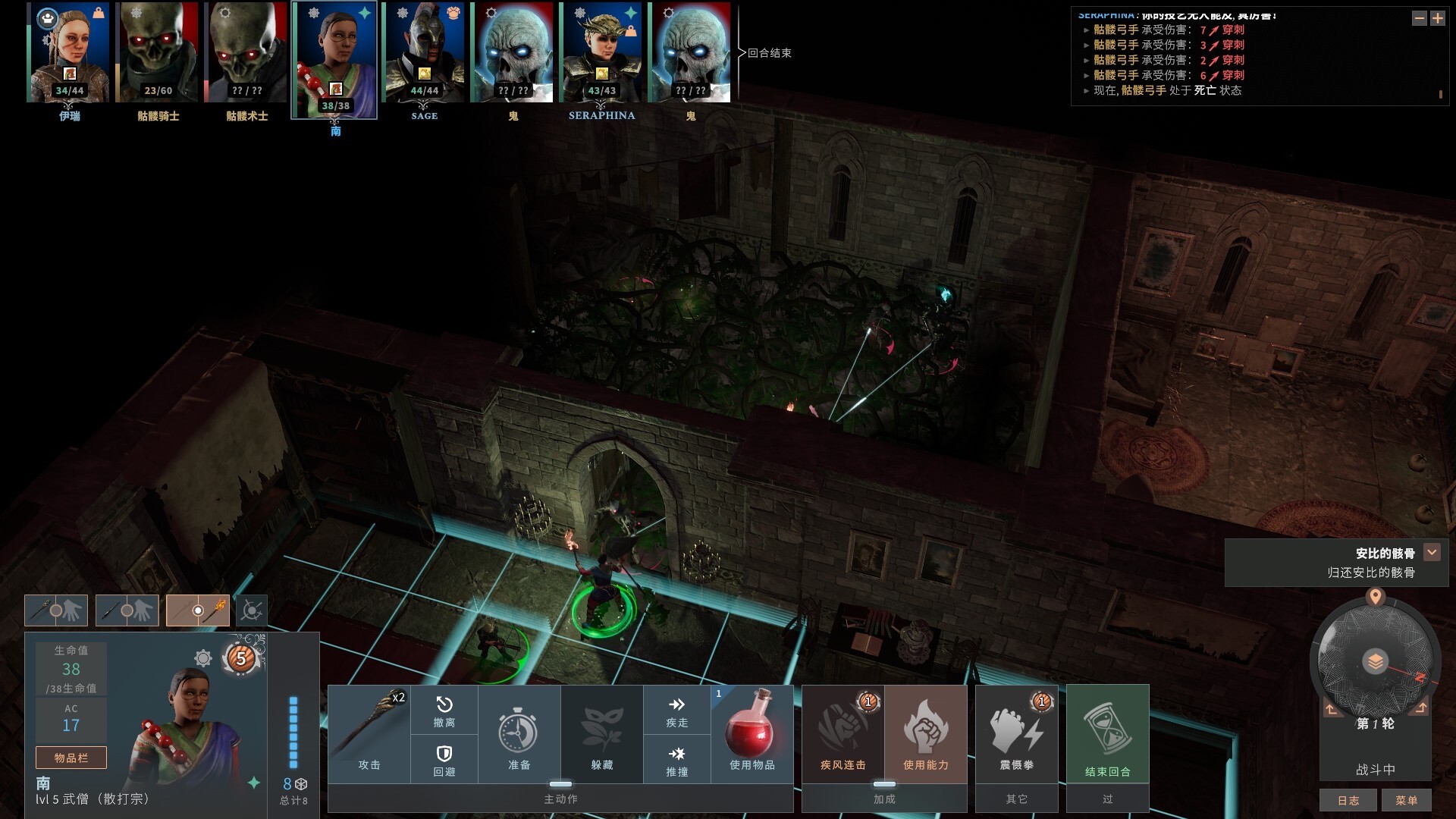Choose the 撤离 disengage action

444,711
